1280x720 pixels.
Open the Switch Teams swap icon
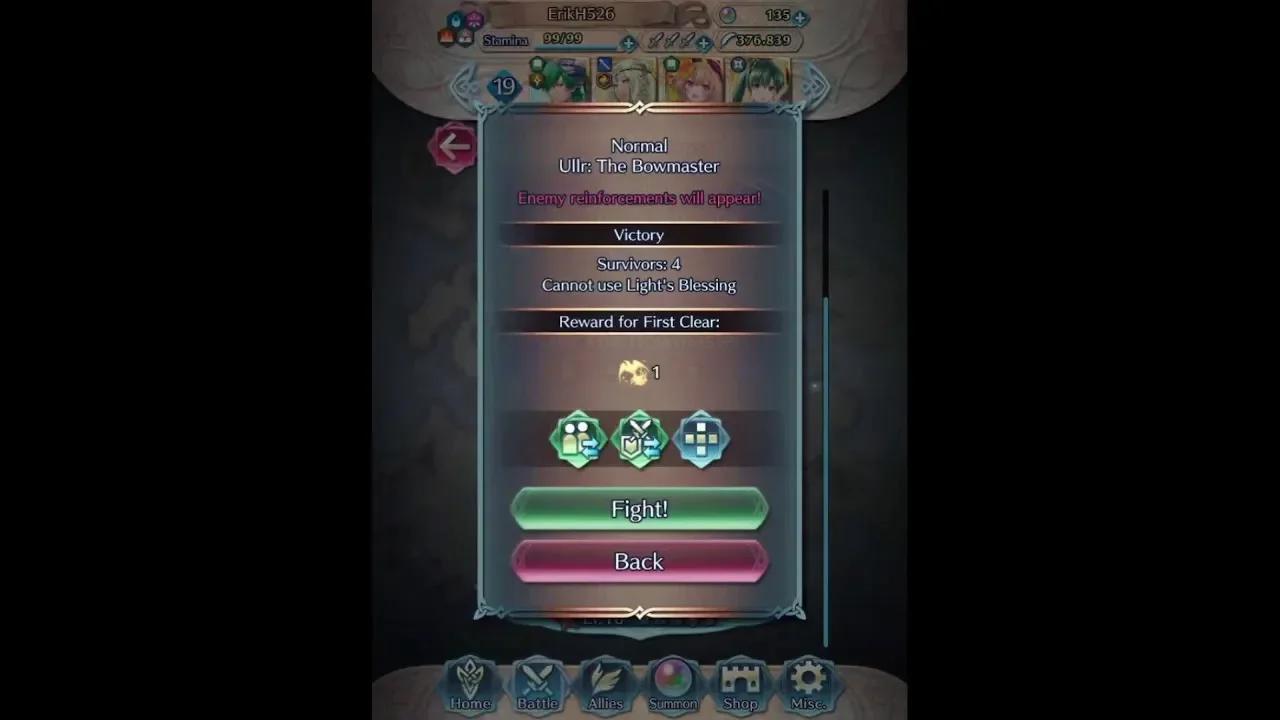click(x=578, y=439)
